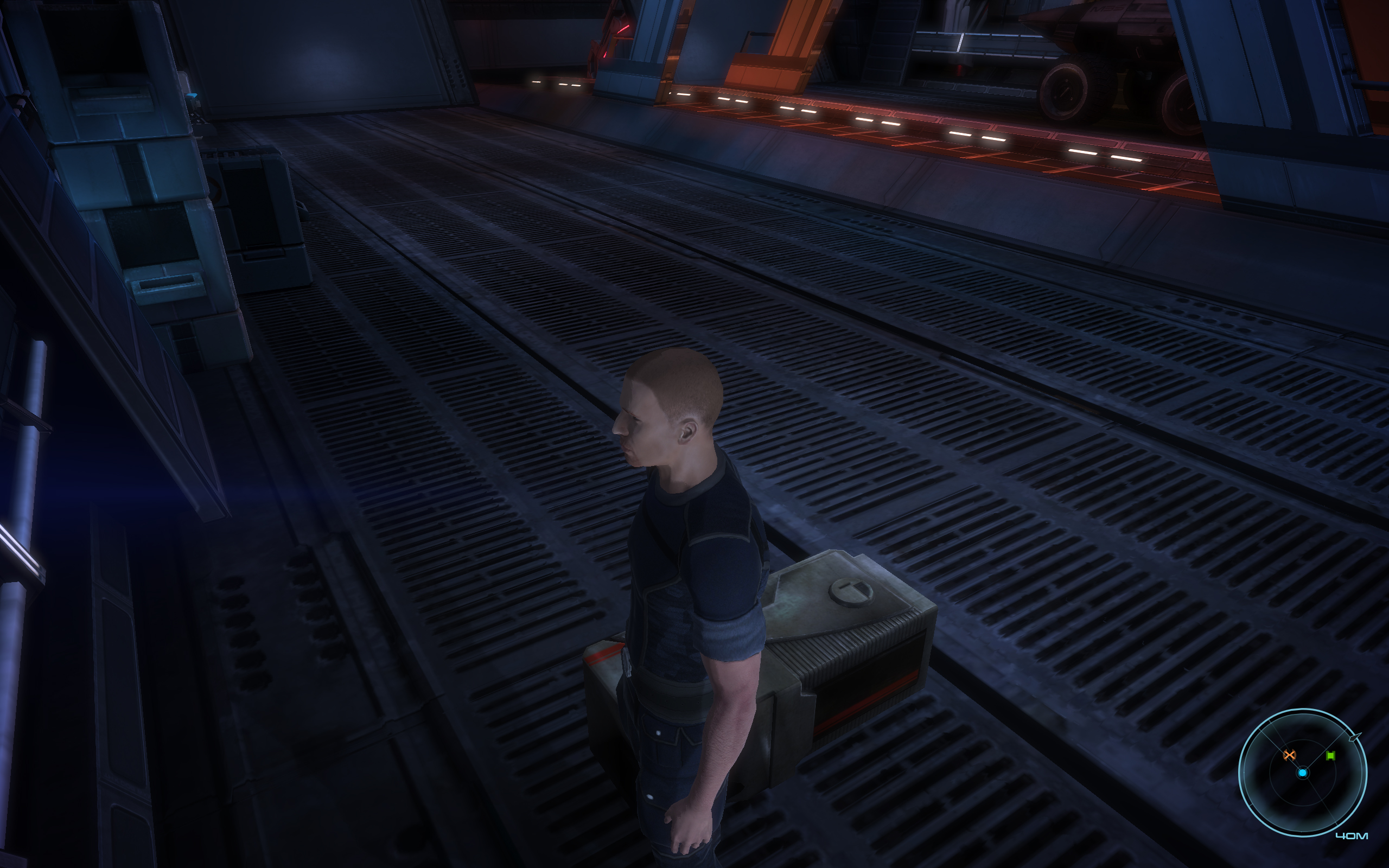Select the green square marker on radar
This screenshot has height=868, width=1389.
click(1330, 756)
